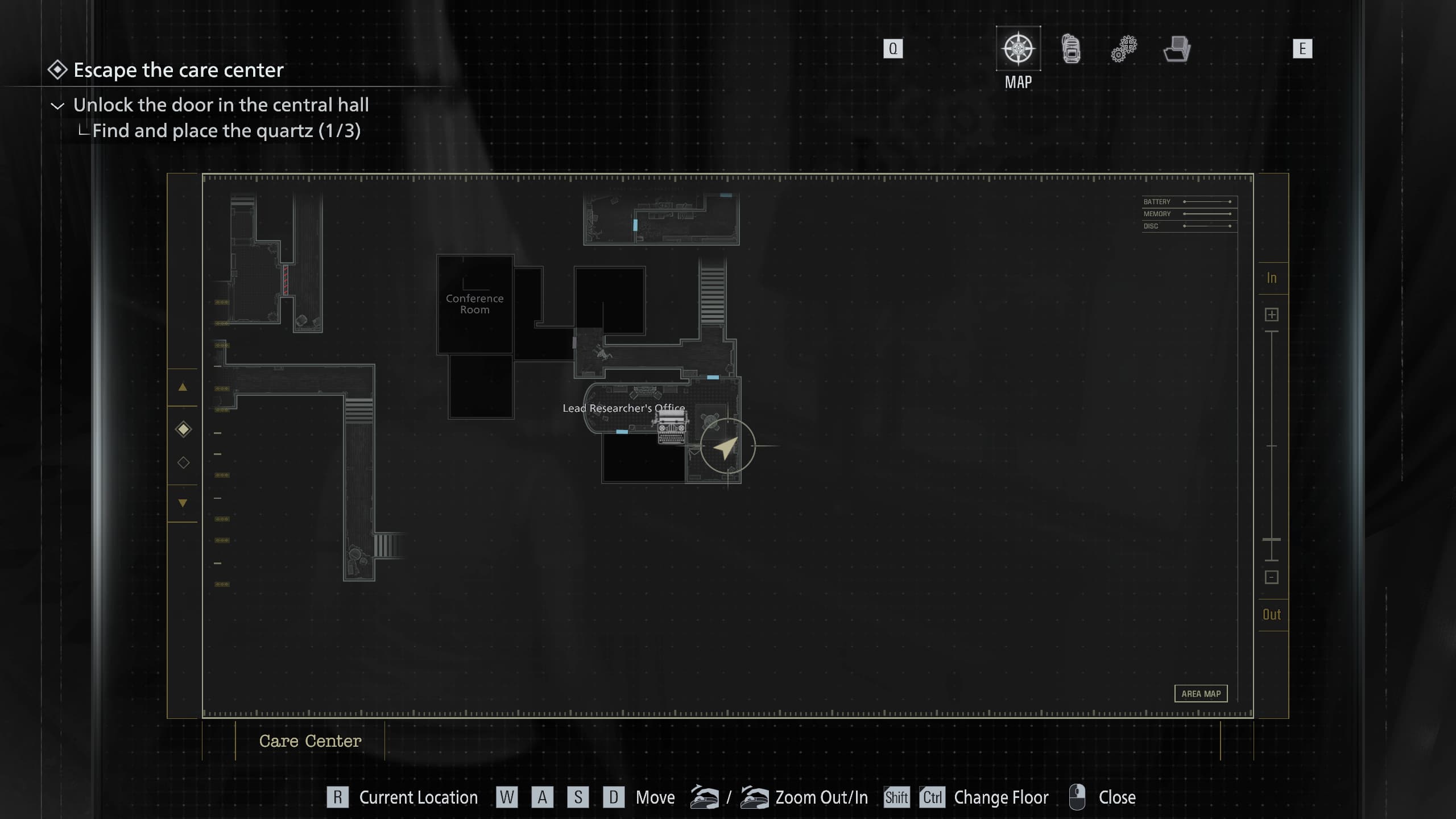
Task: Switch to the gears tab
Action: 1124,49
